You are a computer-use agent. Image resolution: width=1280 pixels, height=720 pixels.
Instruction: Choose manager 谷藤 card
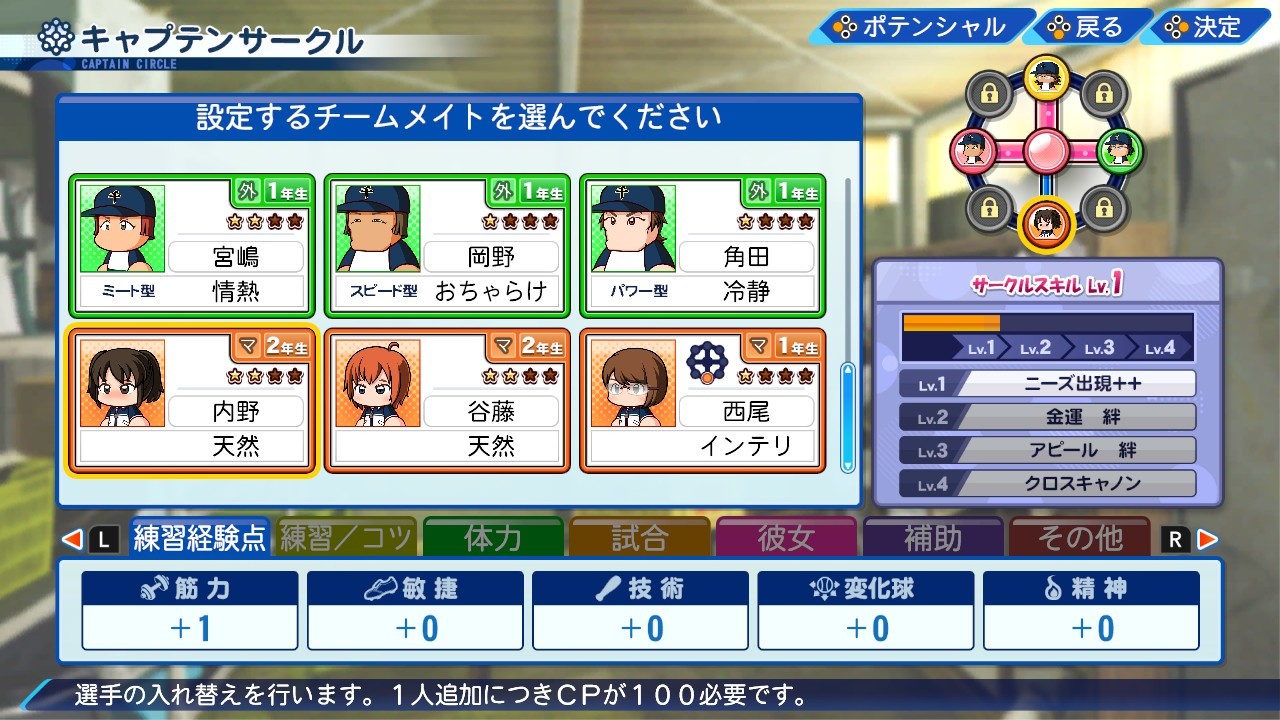(447, 400)
